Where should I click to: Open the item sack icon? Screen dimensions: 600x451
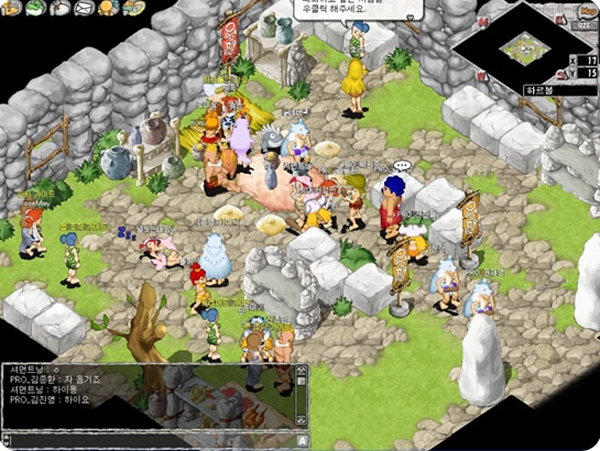coord(59,8)
